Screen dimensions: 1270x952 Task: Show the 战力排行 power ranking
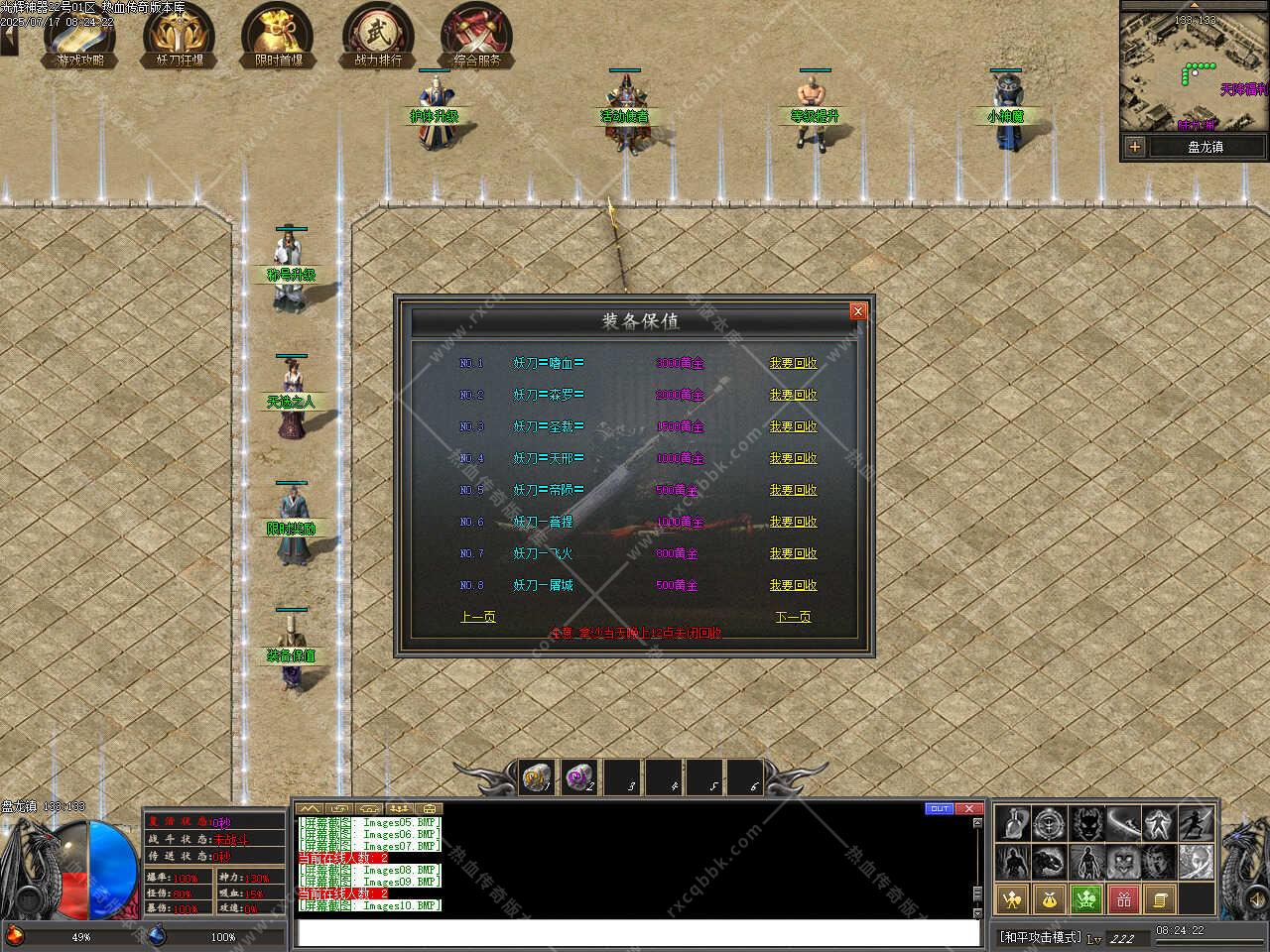pos(378,36)
